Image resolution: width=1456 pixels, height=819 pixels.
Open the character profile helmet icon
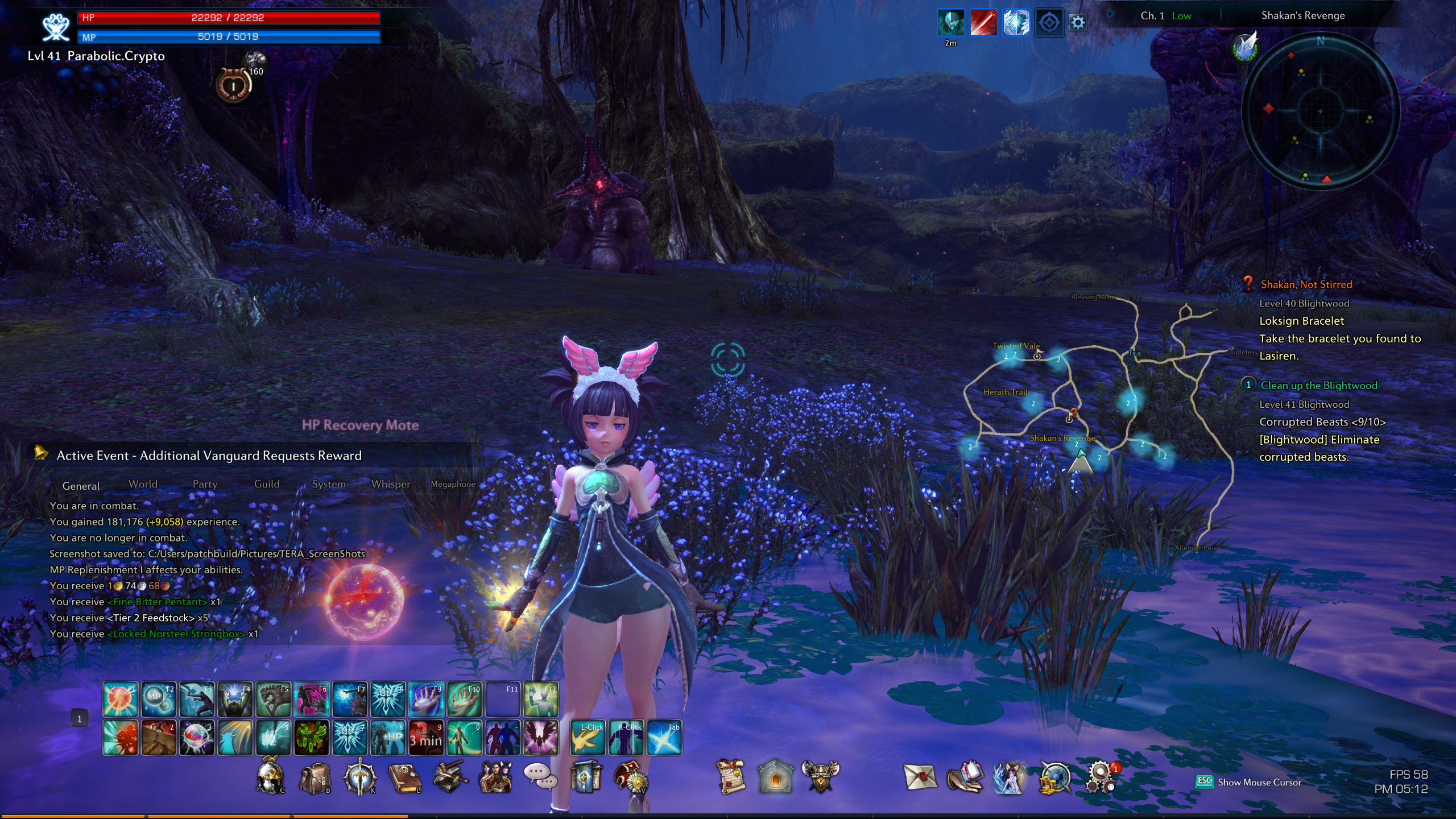point(270,777)
